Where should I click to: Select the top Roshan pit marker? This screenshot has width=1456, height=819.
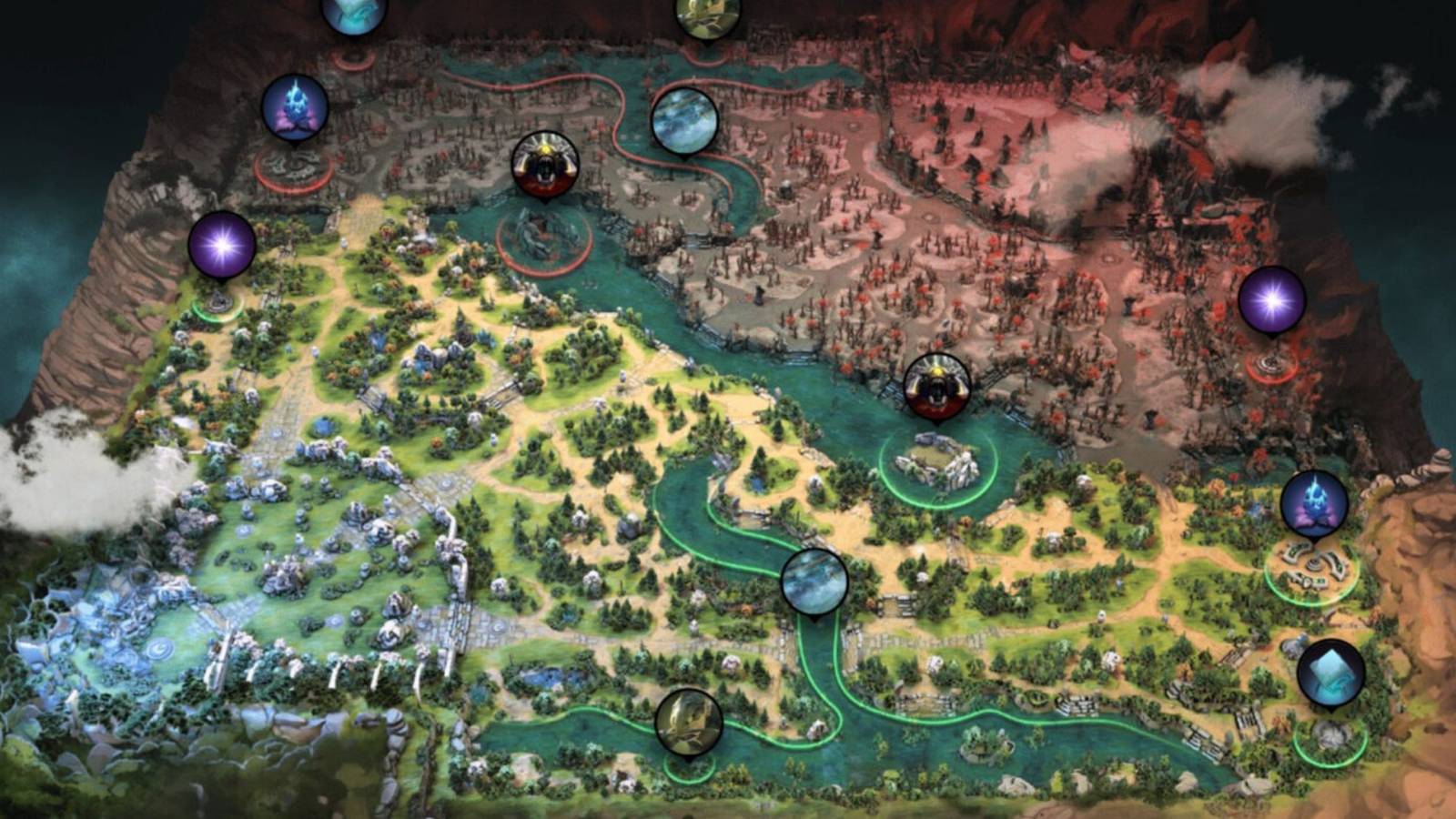click(x=544, y=166)
